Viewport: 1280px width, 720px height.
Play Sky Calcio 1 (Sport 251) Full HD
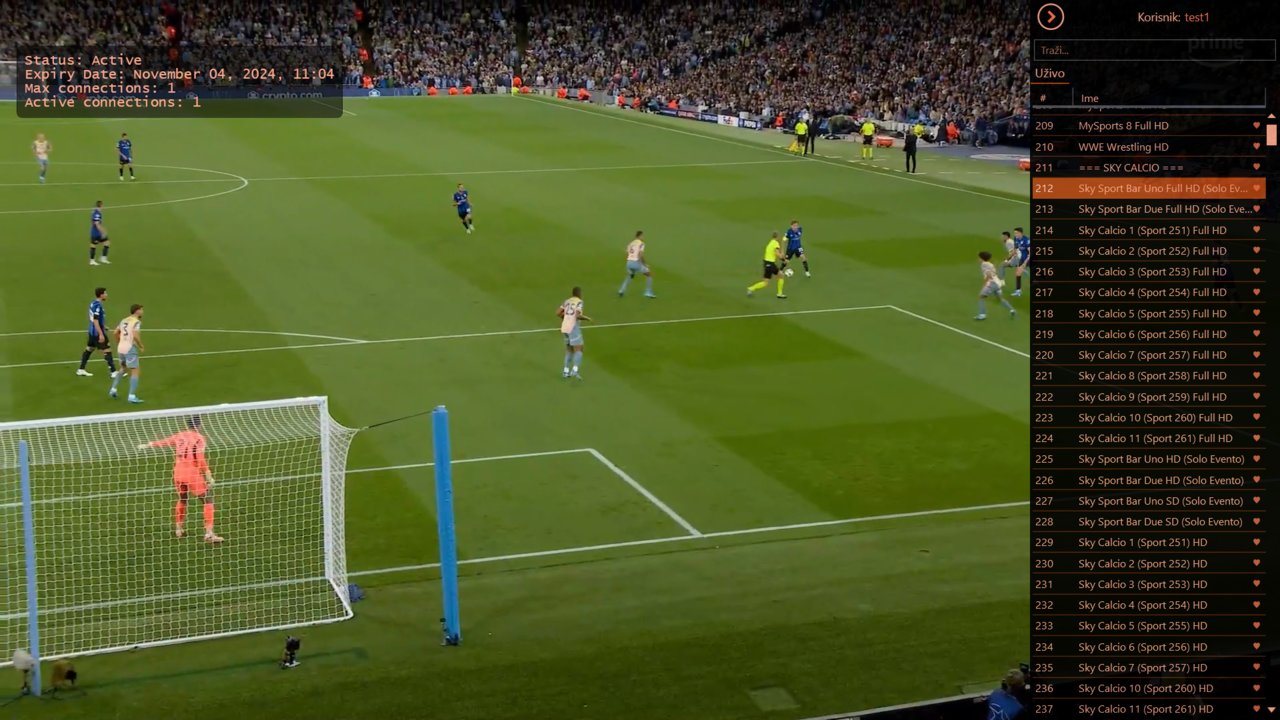pyautogui.click(x=1152, y=230)
